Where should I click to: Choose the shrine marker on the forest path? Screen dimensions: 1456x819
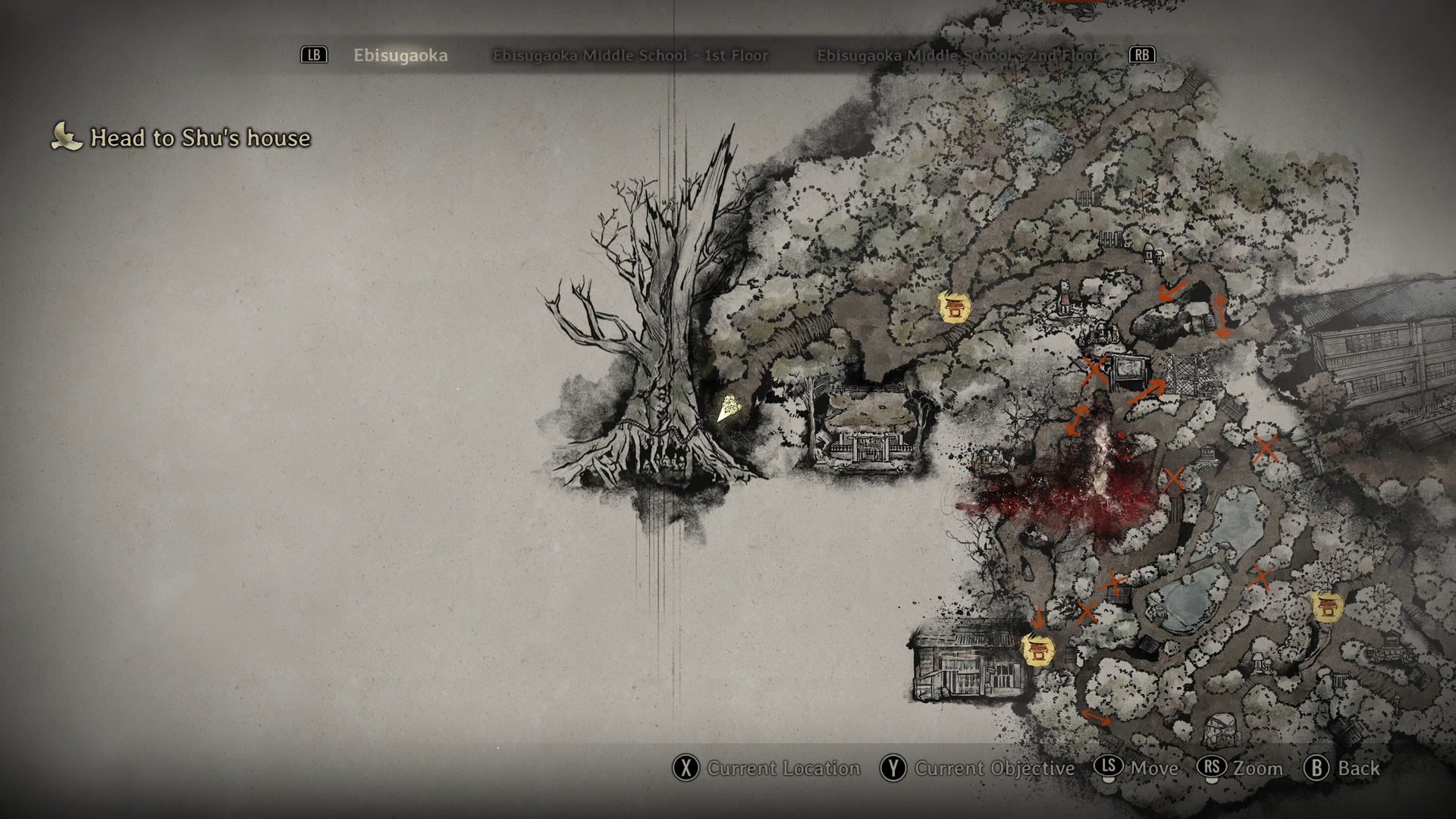point(955,307)
